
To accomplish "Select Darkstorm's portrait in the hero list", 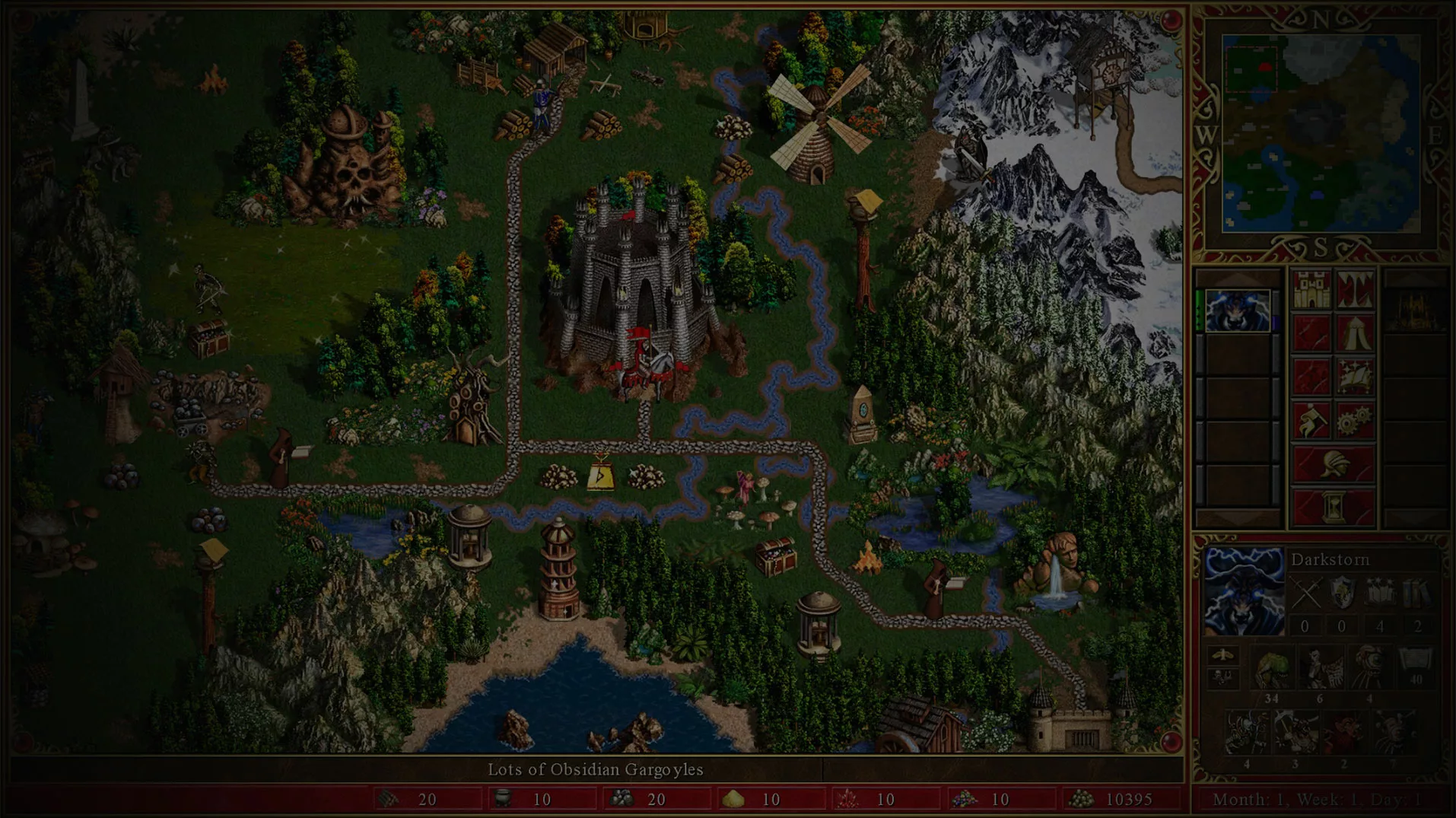I will tap(1238, 310).
